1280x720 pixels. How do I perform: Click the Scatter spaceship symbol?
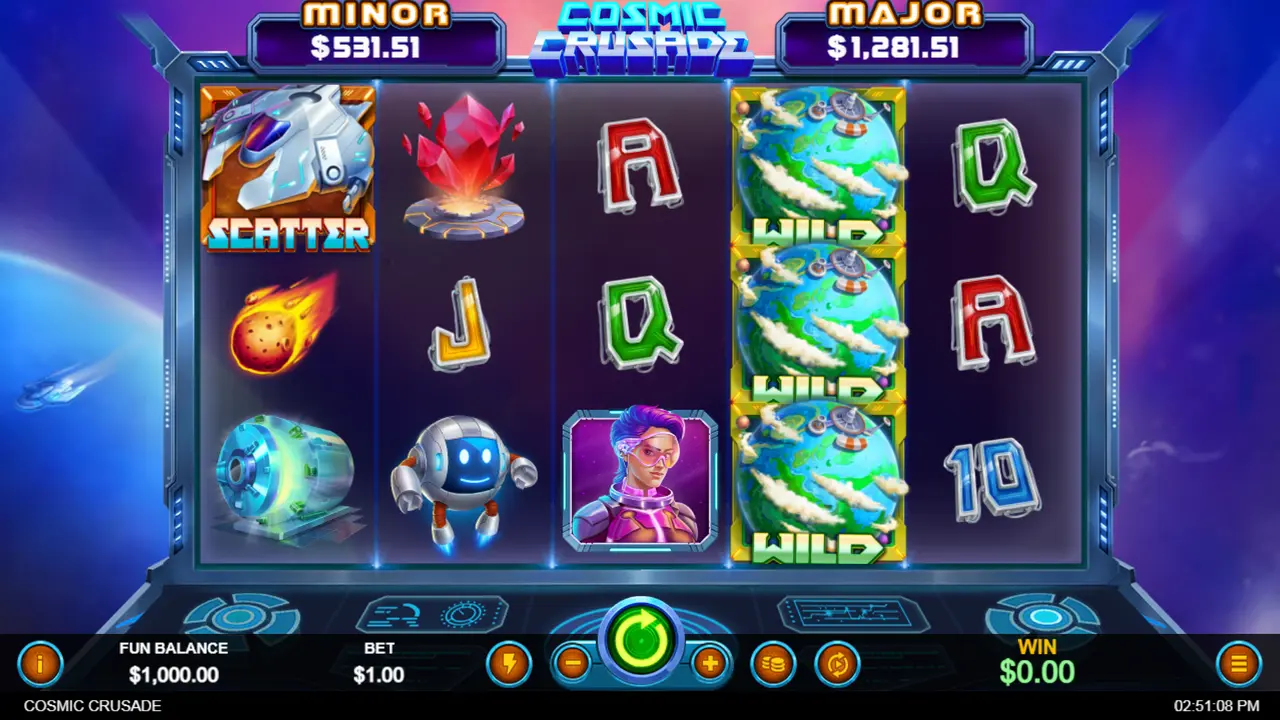tap(288, 168)
